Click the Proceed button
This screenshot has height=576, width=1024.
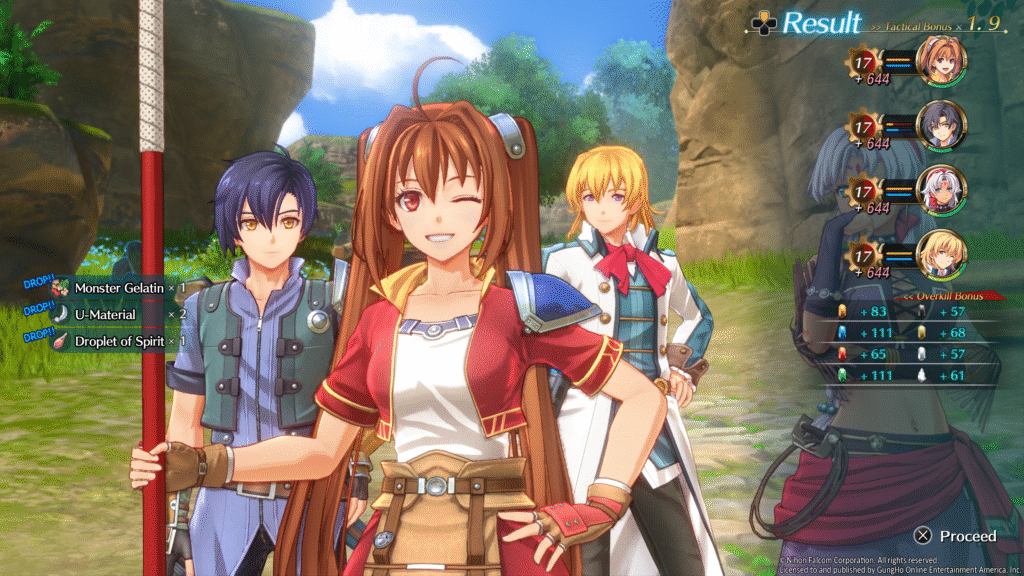click(956, 536)
